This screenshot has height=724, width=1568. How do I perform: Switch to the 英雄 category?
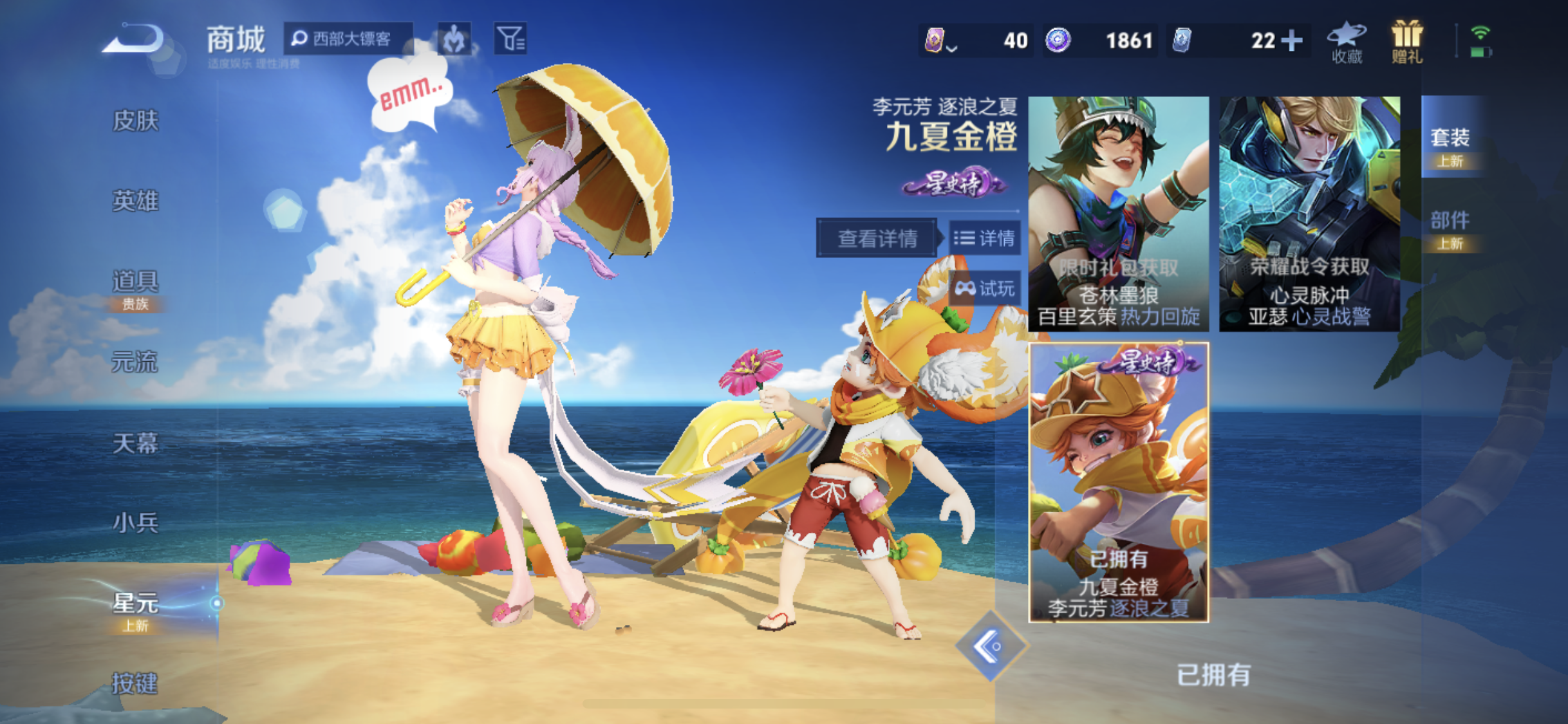pos(135,201)
